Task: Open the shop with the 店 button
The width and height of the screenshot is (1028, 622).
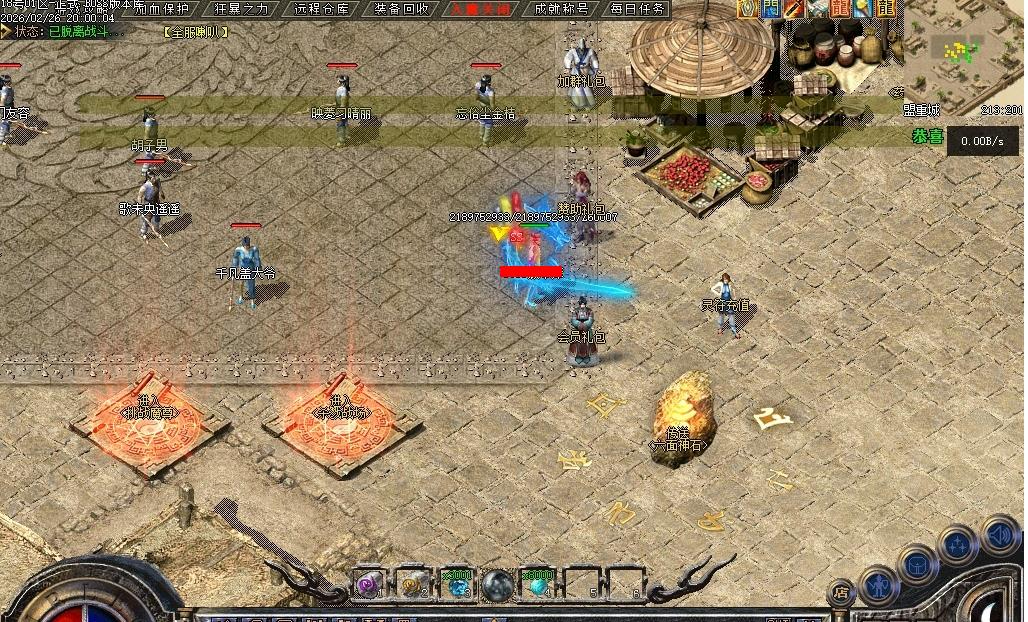Action: [x=842, y=595]
